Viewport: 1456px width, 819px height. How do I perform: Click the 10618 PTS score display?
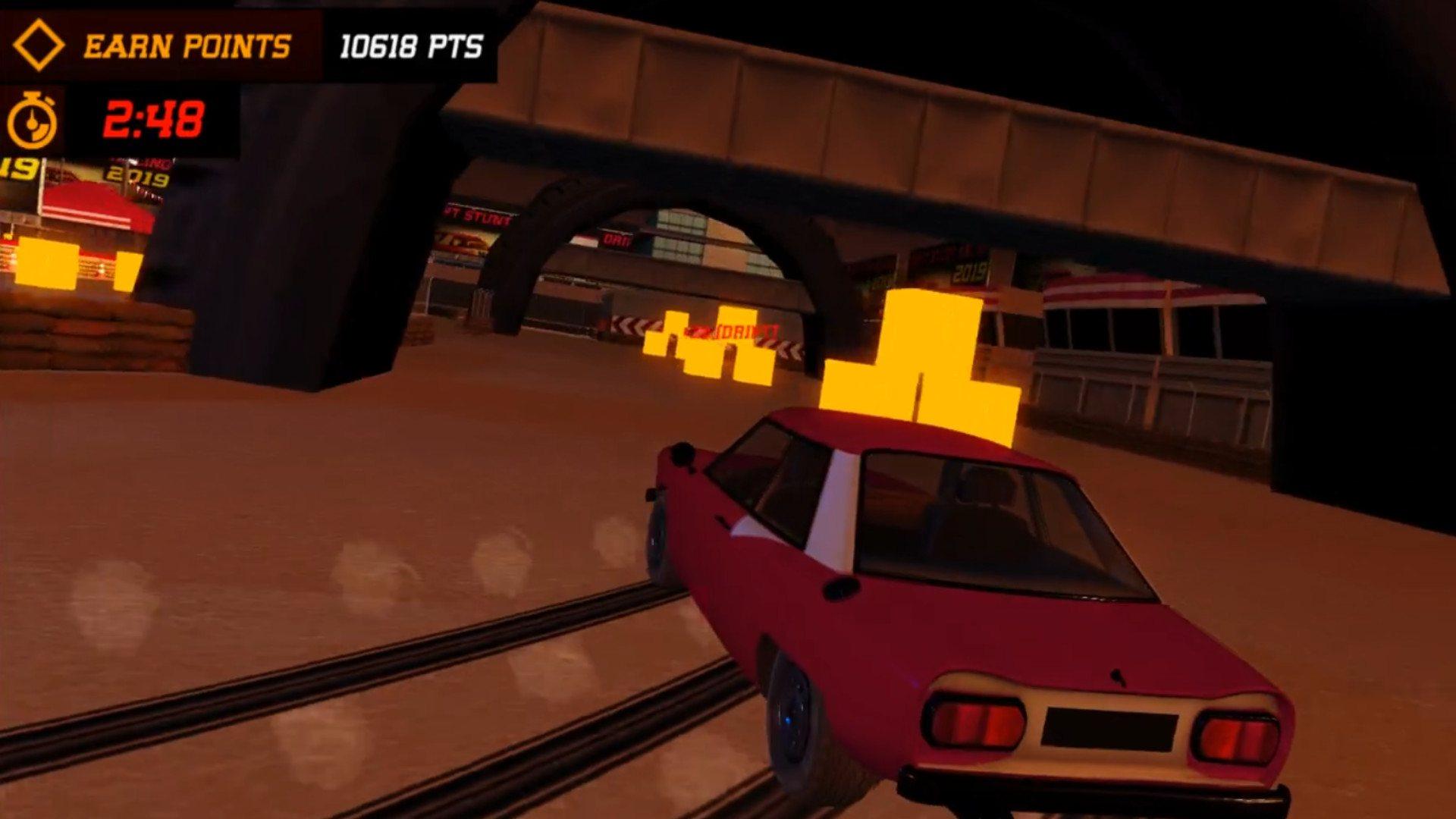(409, 48)
